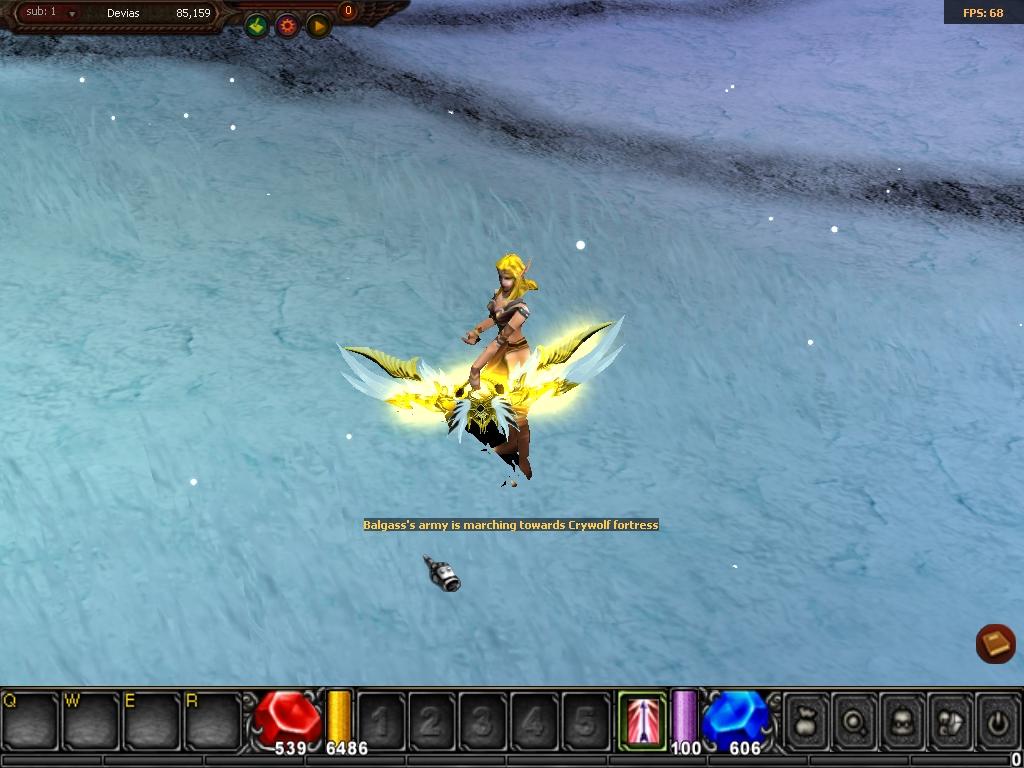Click the green arrow button near Devias
This screenshot has height=768, width=1024.
[257, 26]
